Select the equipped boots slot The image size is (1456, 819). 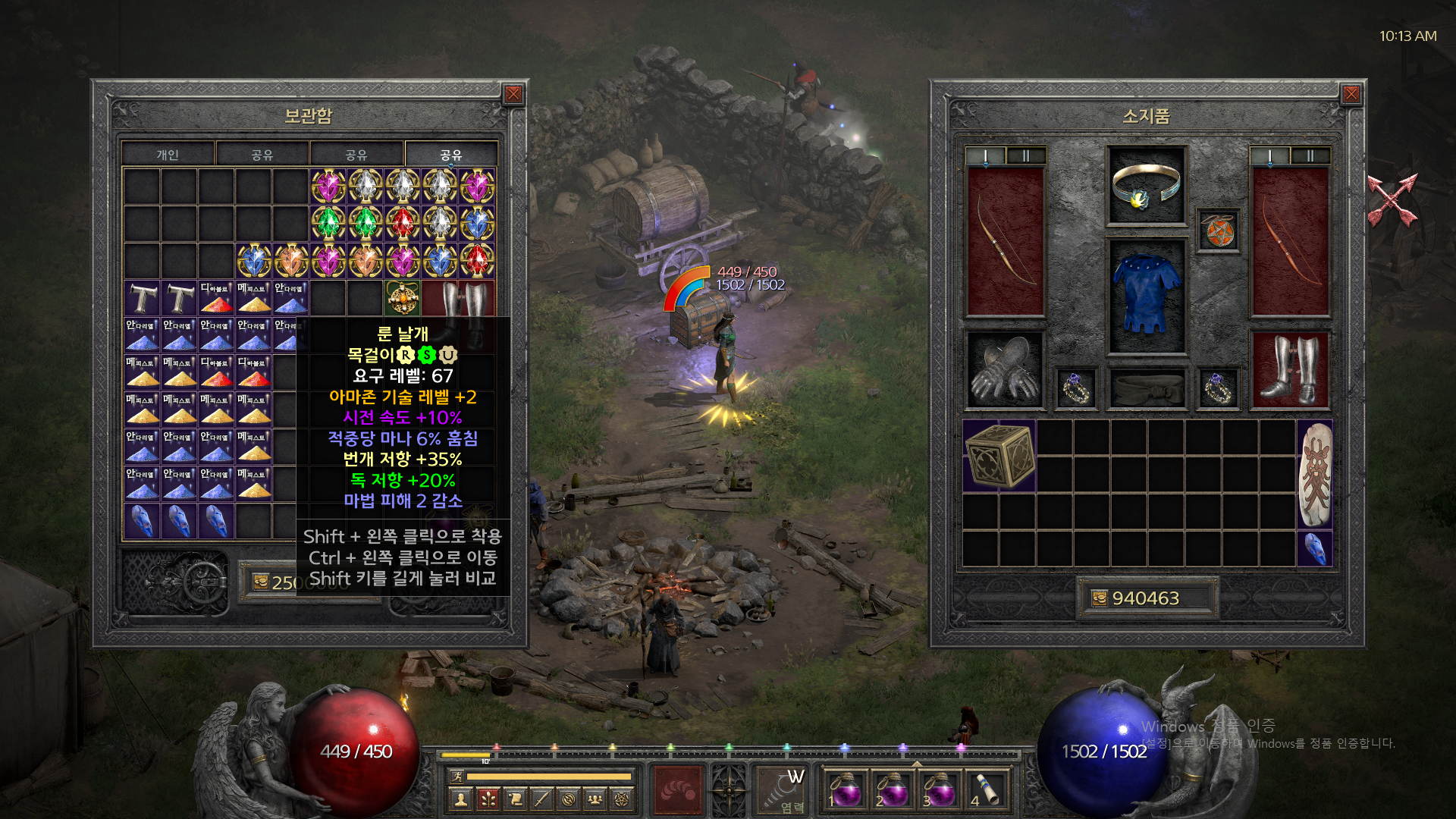coord(1289,371)
